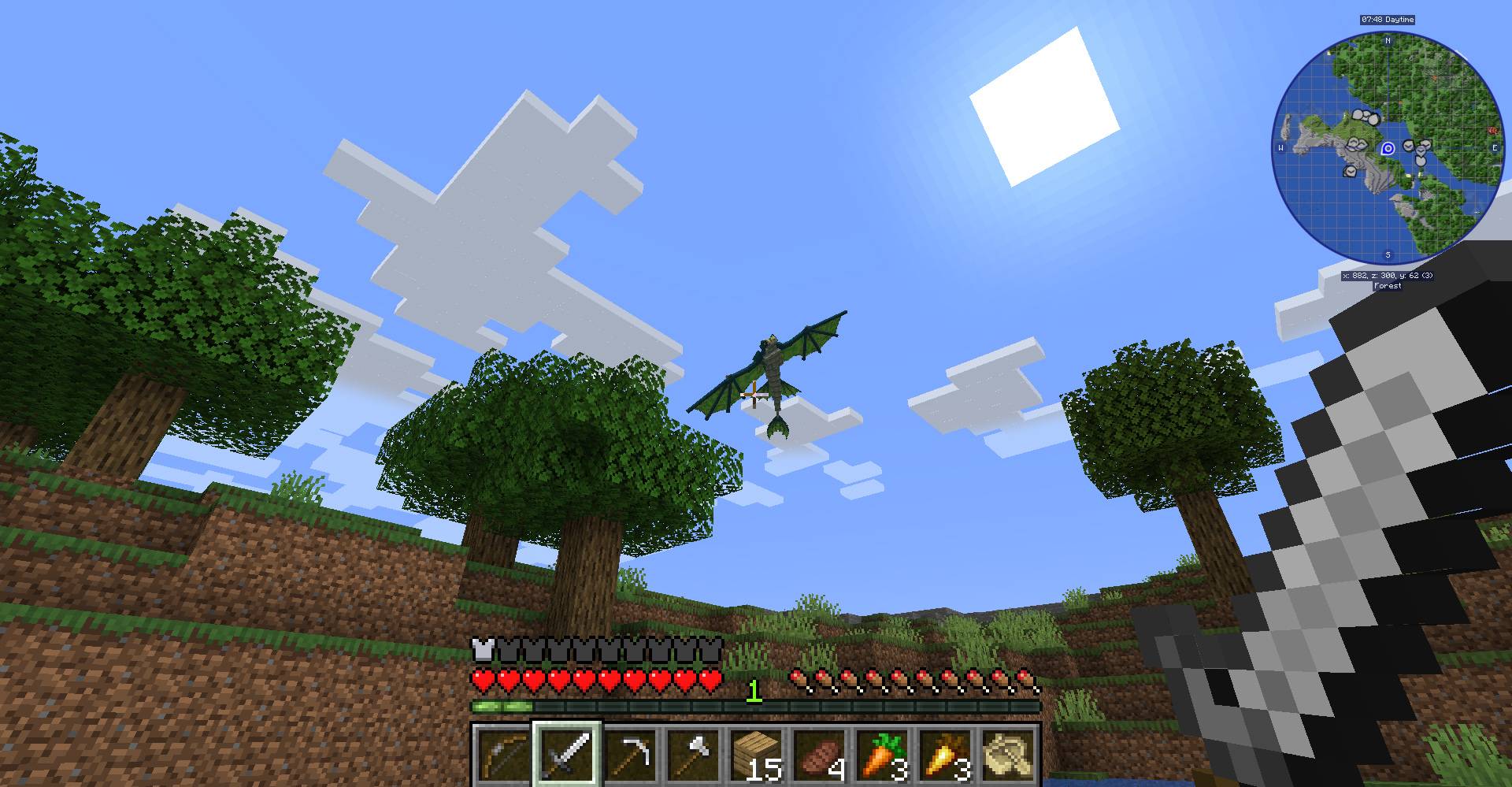Image resolution: width=1512 pixels, height=787 pixels.
Task: Click the blue player marker on the minimap
Action: coord(1388,148)
